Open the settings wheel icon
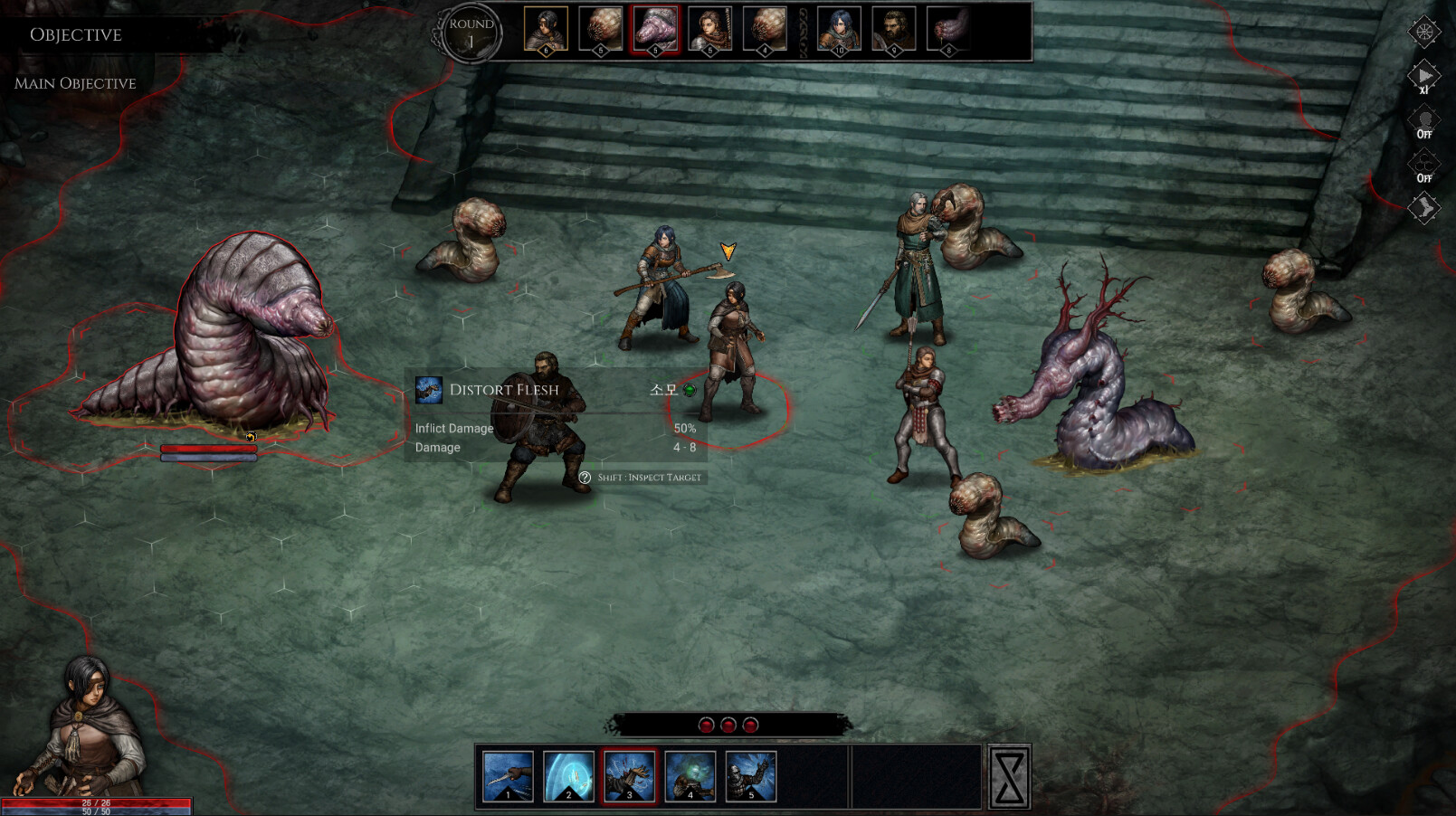Screen dimensions: 1456x816 [1423, 33]
